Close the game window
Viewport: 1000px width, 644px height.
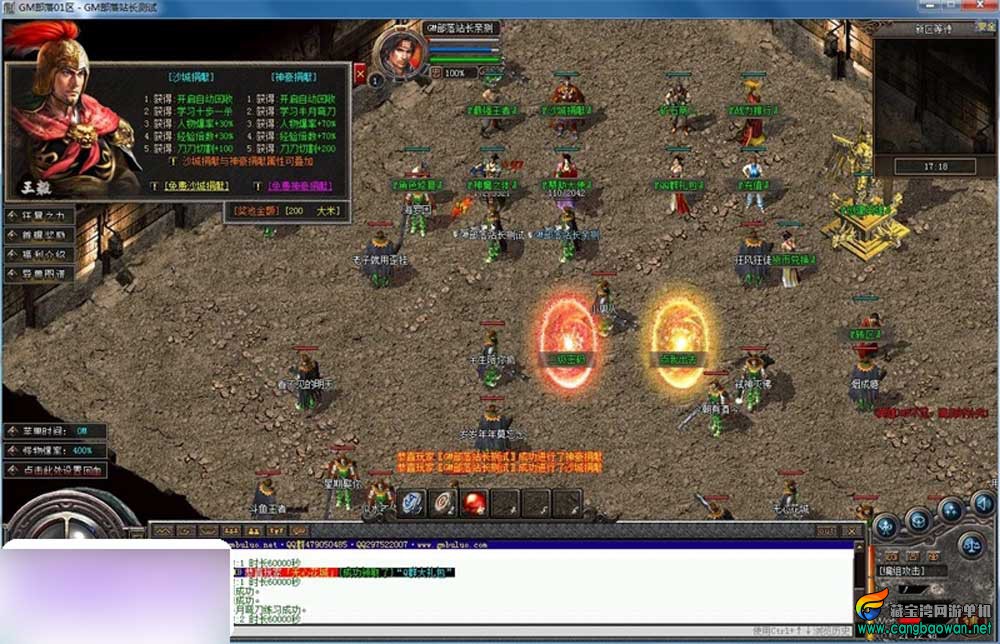click(x=980, y=7)
